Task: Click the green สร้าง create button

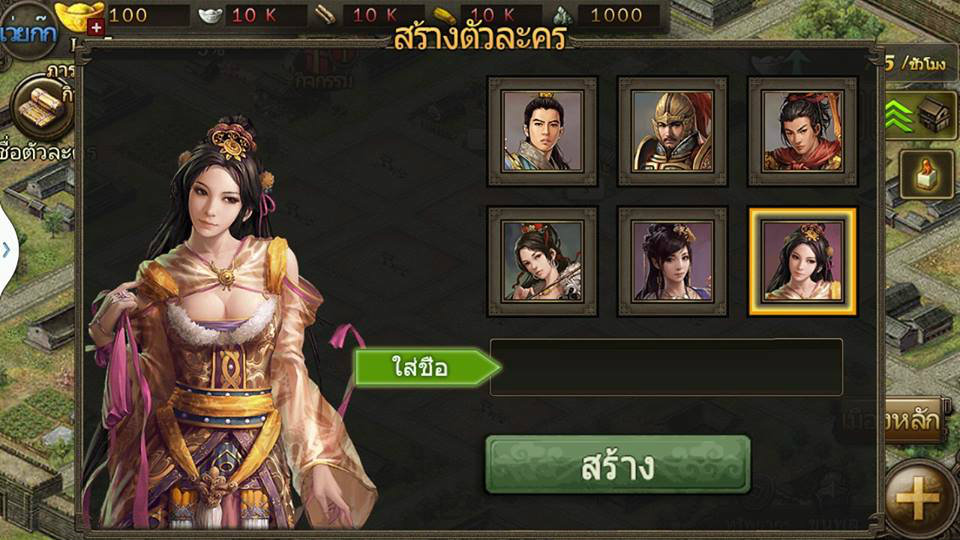Action: click(617, 465)
